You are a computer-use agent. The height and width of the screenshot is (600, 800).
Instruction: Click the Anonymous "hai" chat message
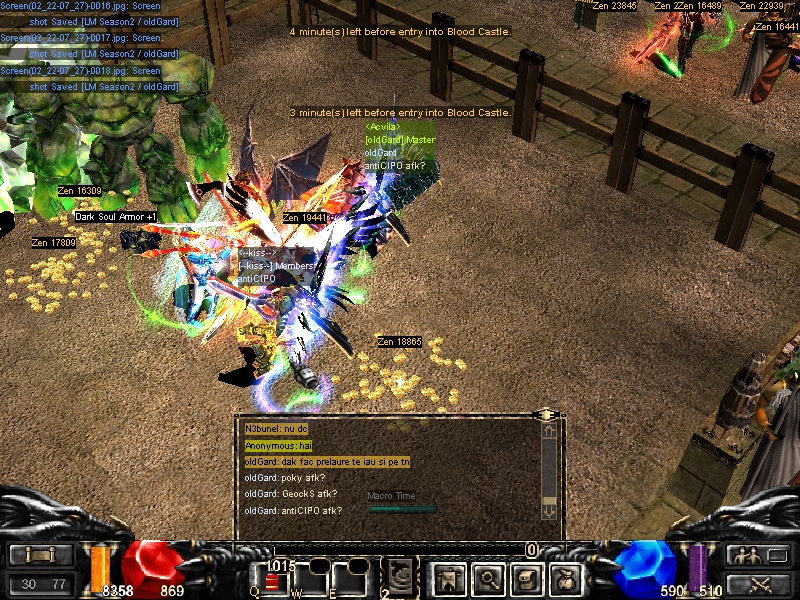[x=279, y=445]
